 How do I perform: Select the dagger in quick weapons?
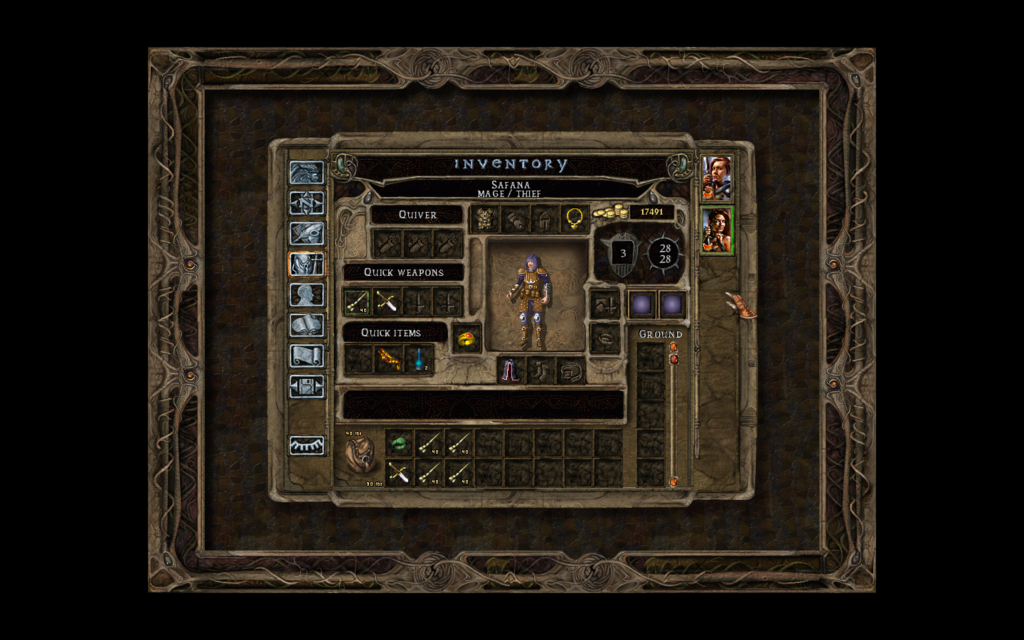click(387, 301)
